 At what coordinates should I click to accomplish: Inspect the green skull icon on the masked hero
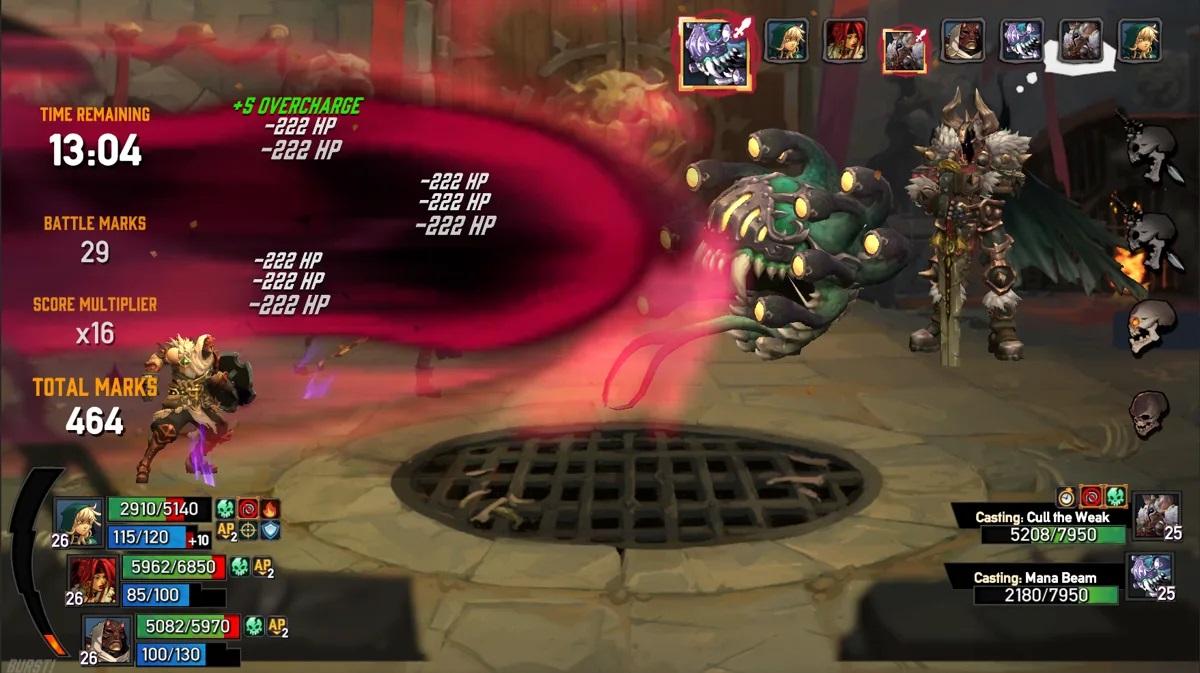(x=254, y=627)
